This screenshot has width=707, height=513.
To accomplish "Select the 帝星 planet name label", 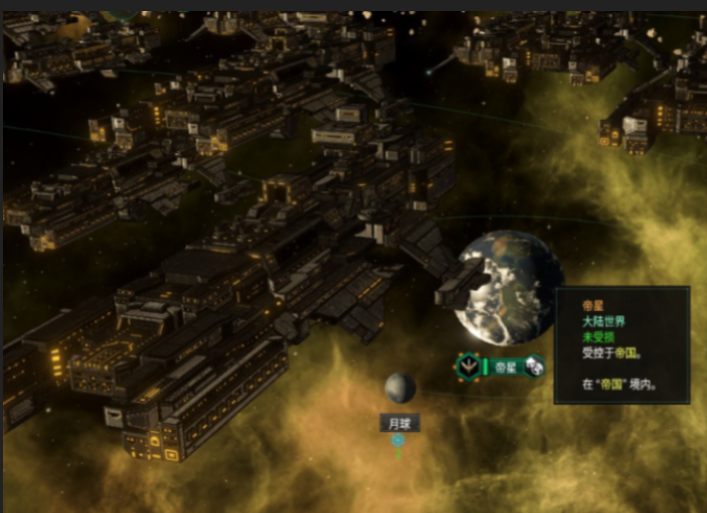I will [505, 367].
